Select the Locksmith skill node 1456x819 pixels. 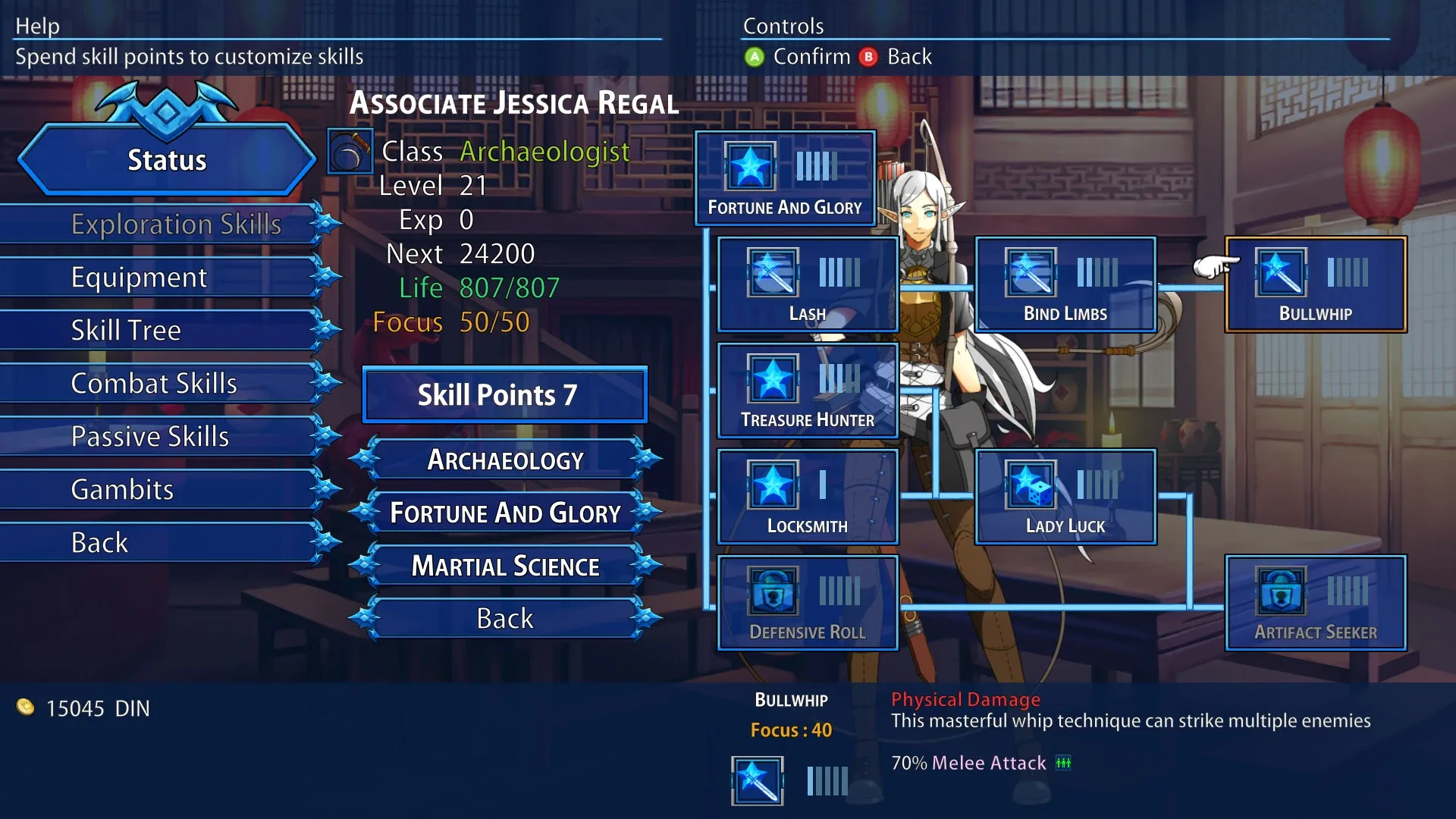pyautogui.click(x=808, y=497)
